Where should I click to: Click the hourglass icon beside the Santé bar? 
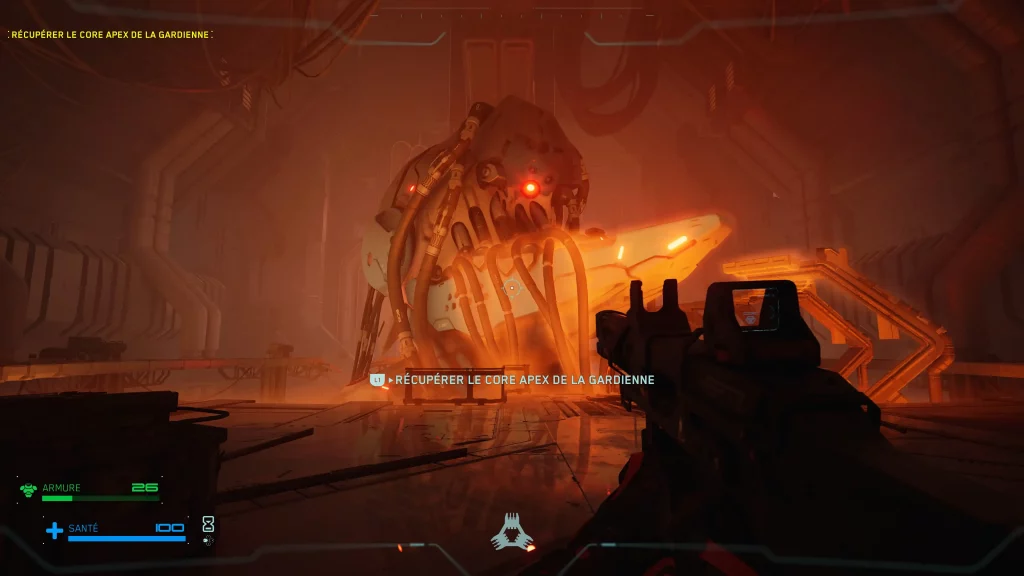pyautogui.click(x=208, y=523)
